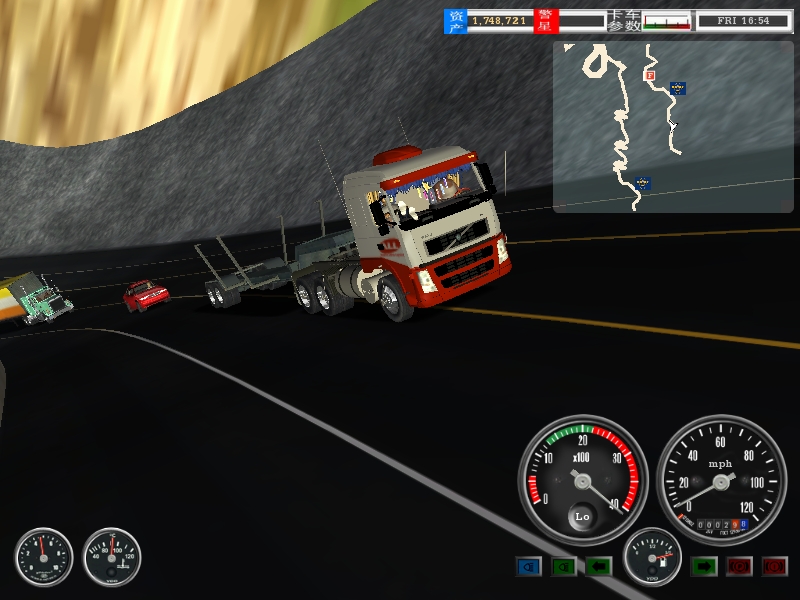
Task: Click the minimap in the top right
Action: 675,127
